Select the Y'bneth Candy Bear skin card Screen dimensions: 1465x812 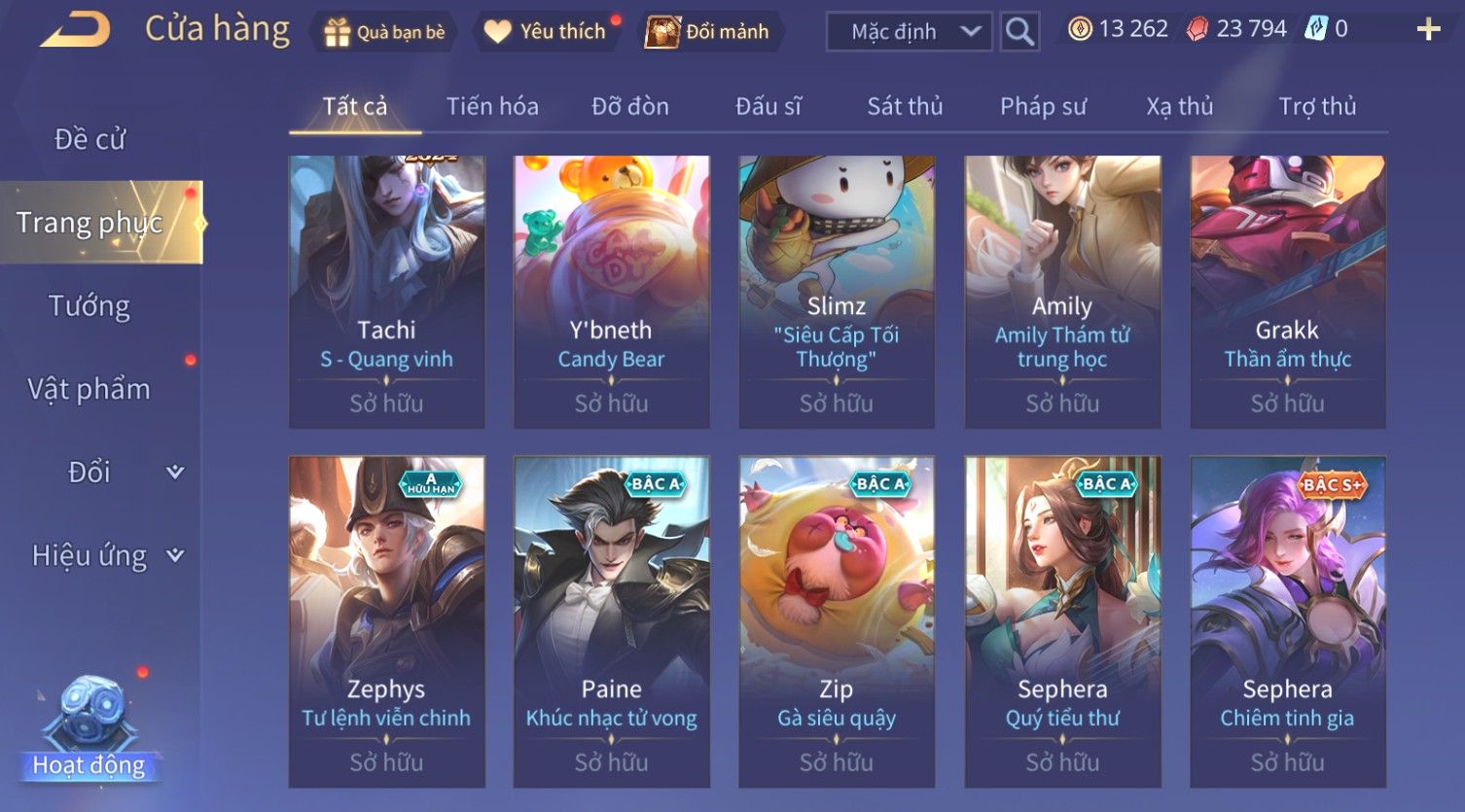(611, 292)
